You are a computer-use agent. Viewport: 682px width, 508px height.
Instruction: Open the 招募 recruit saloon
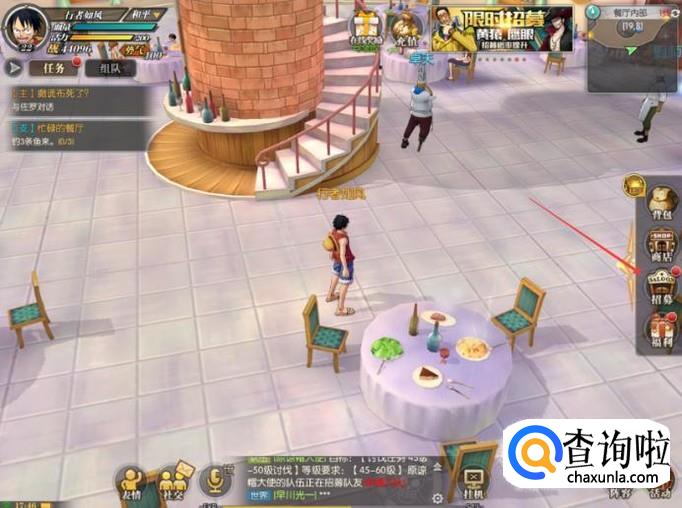coord(660,284)
